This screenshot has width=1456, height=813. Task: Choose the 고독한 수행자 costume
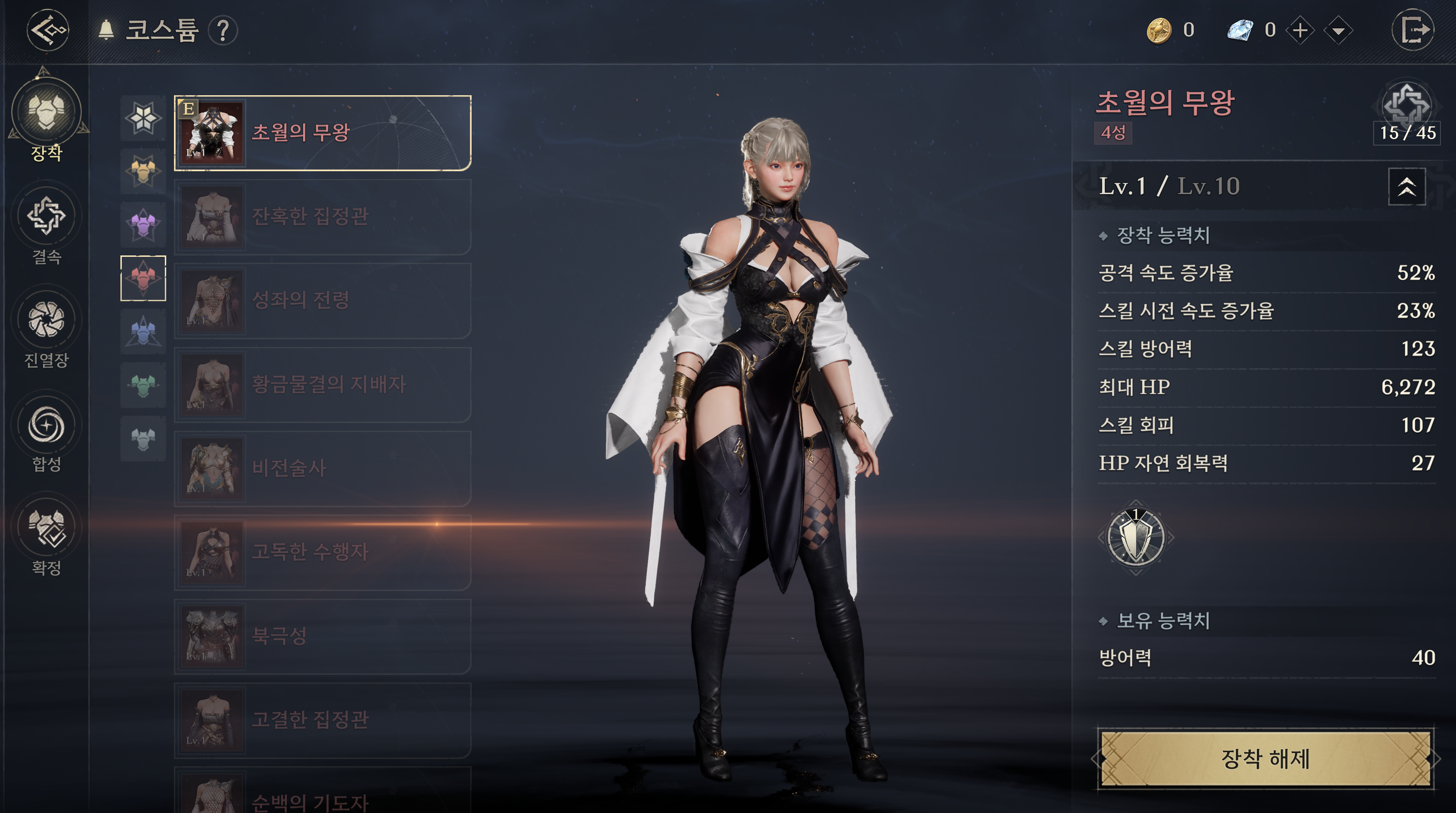tap(322, 552)
